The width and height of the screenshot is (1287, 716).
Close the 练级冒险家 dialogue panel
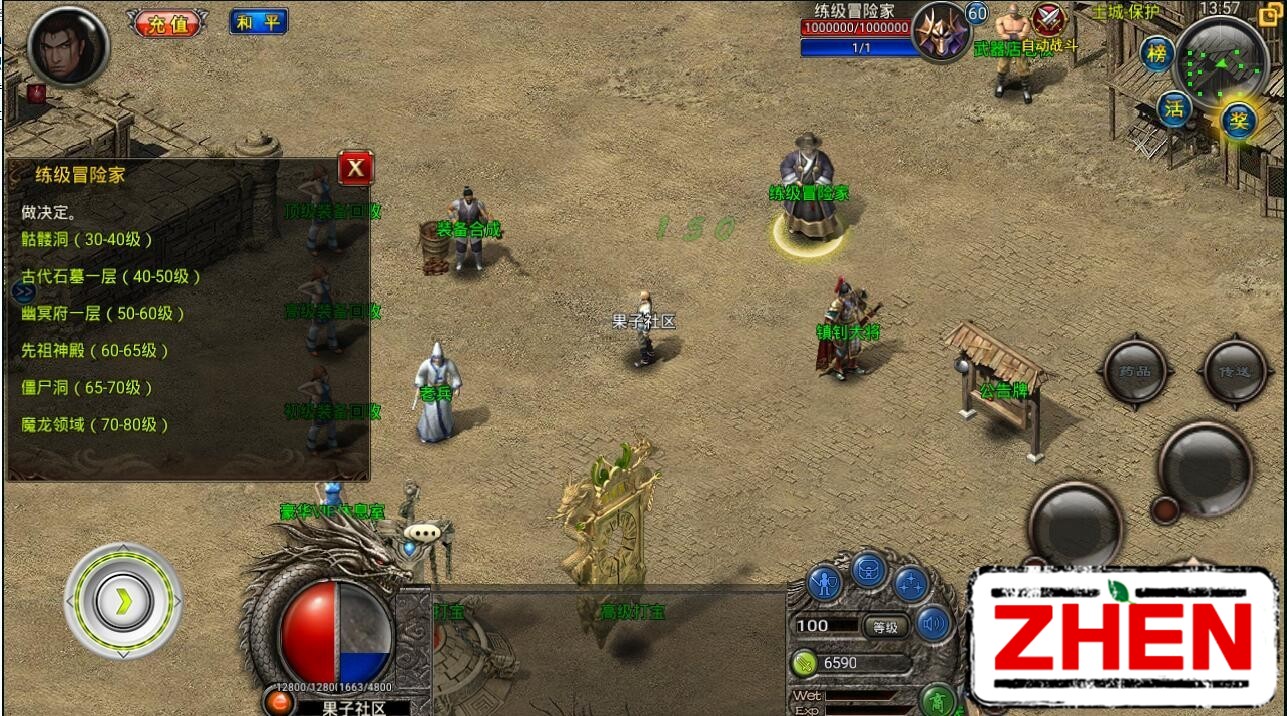pos(355,169)
